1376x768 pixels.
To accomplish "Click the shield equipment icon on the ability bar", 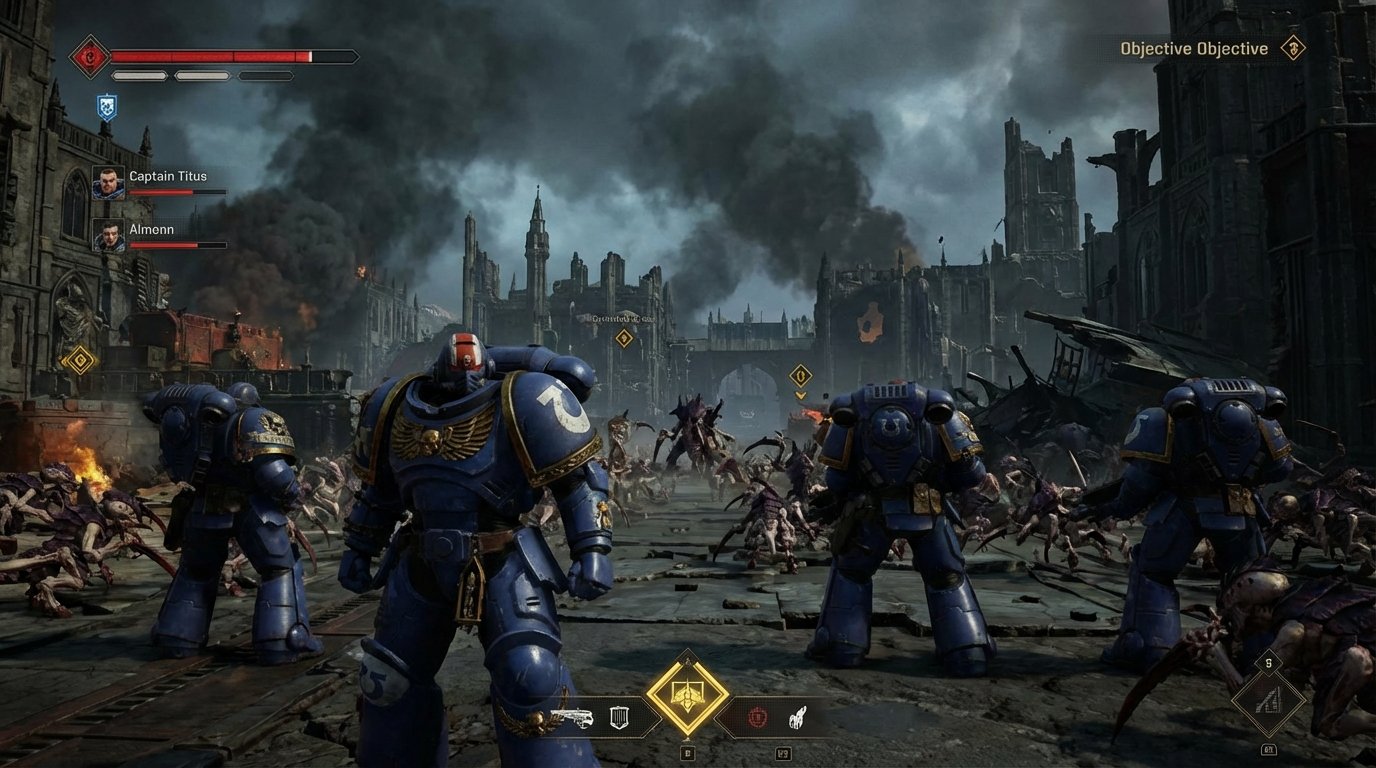I will [619, 718].
